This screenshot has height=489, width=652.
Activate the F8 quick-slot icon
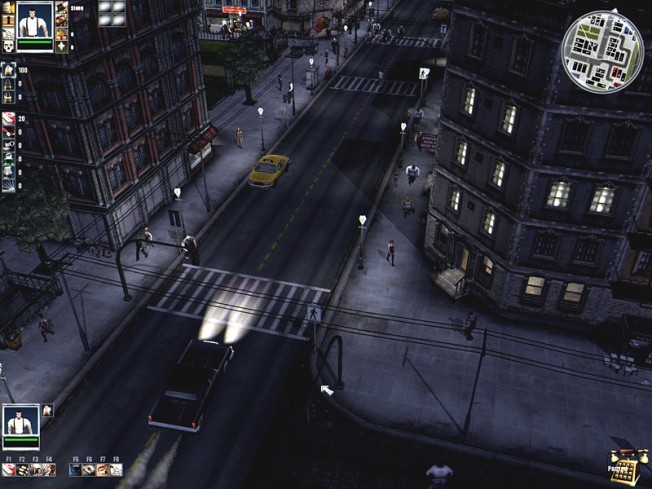(x=115, y=469)
